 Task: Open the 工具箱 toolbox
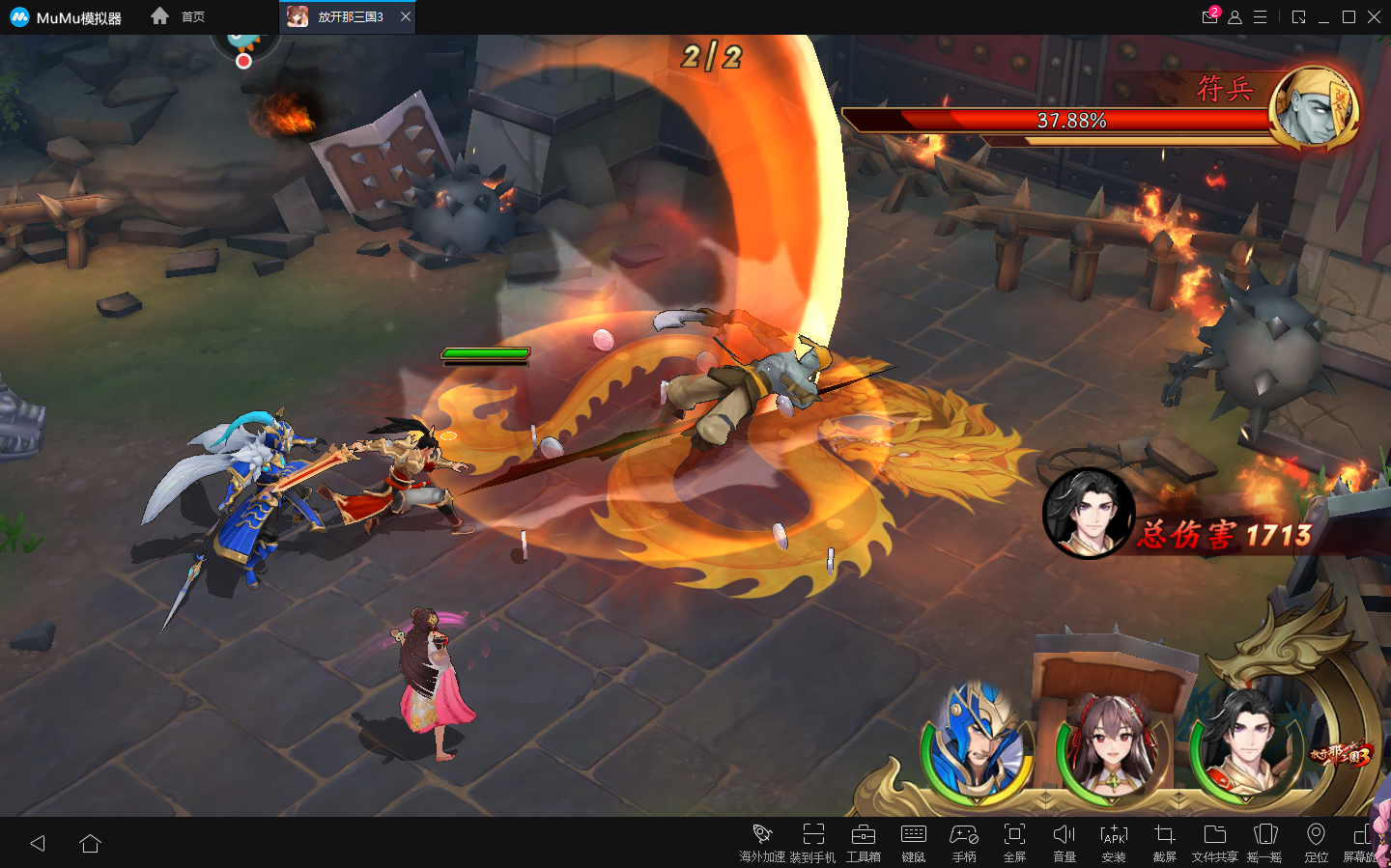(863, 841)
